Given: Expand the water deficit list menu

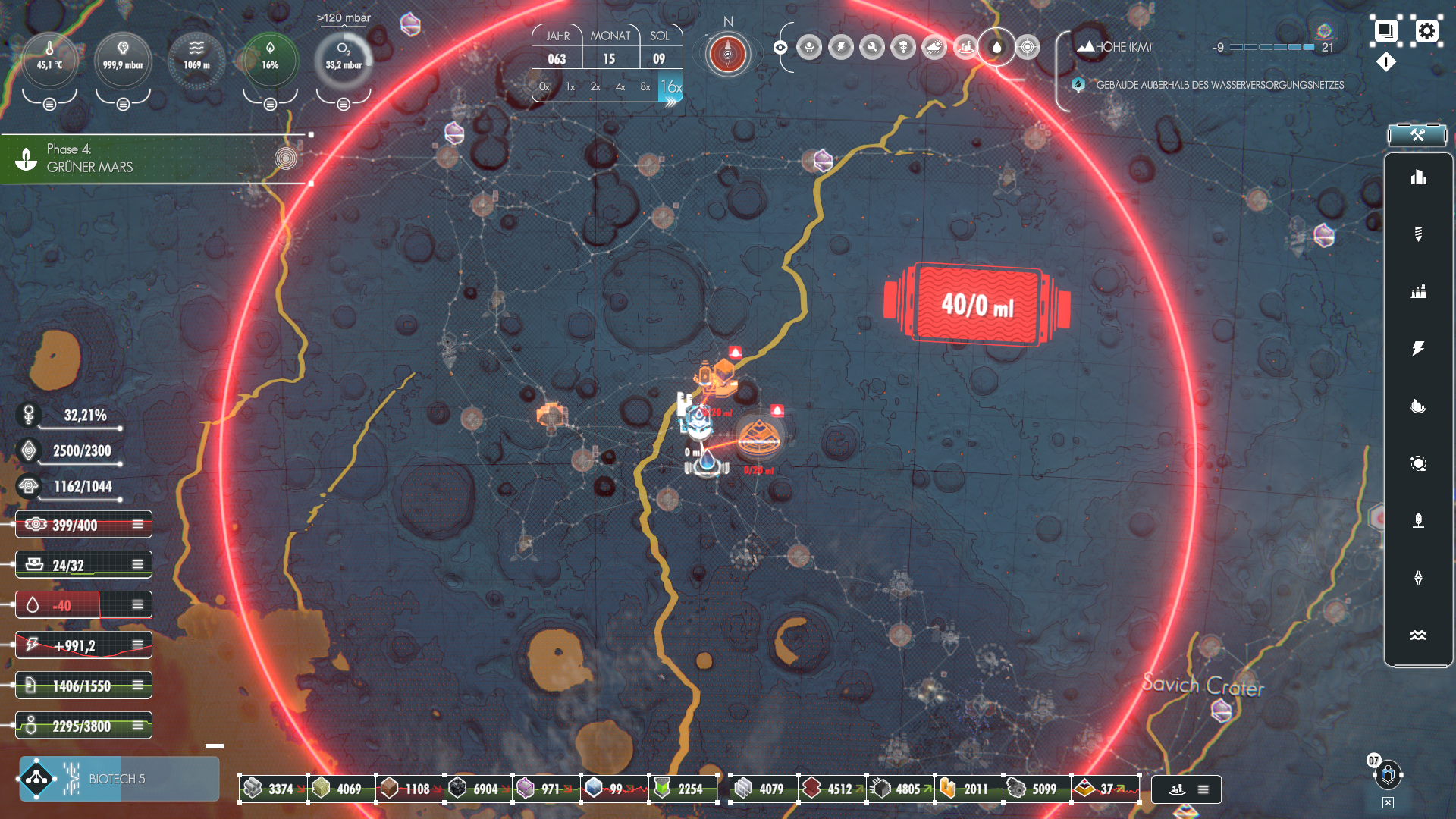Looking at the screenshot, I should [x=137, y=604].
